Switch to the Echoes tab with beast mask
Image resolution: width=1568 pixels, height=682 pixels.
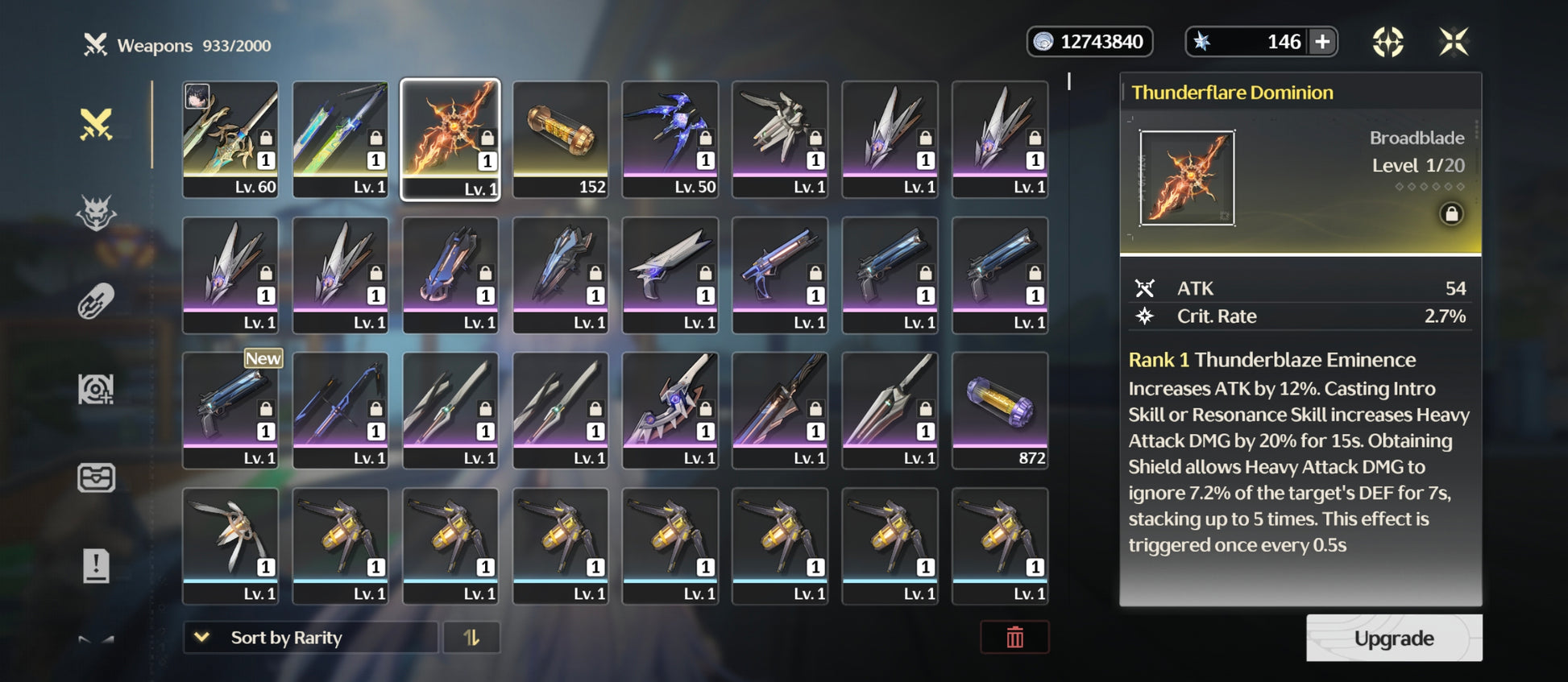pyautogui.click(x=96, y=213)
